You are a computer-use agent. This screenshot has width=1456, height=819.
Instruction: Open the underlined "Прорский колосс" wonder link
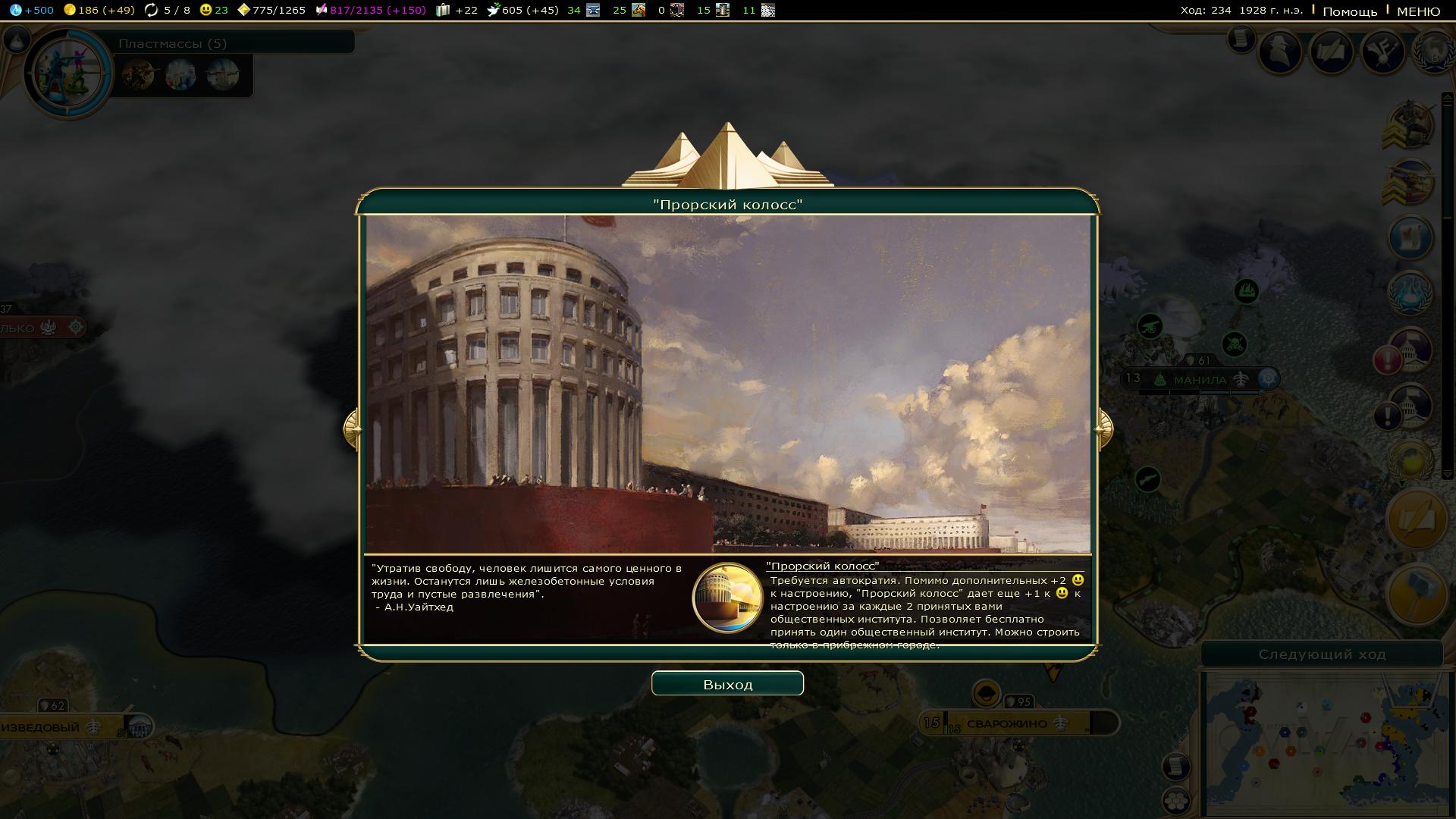point(823,566)
